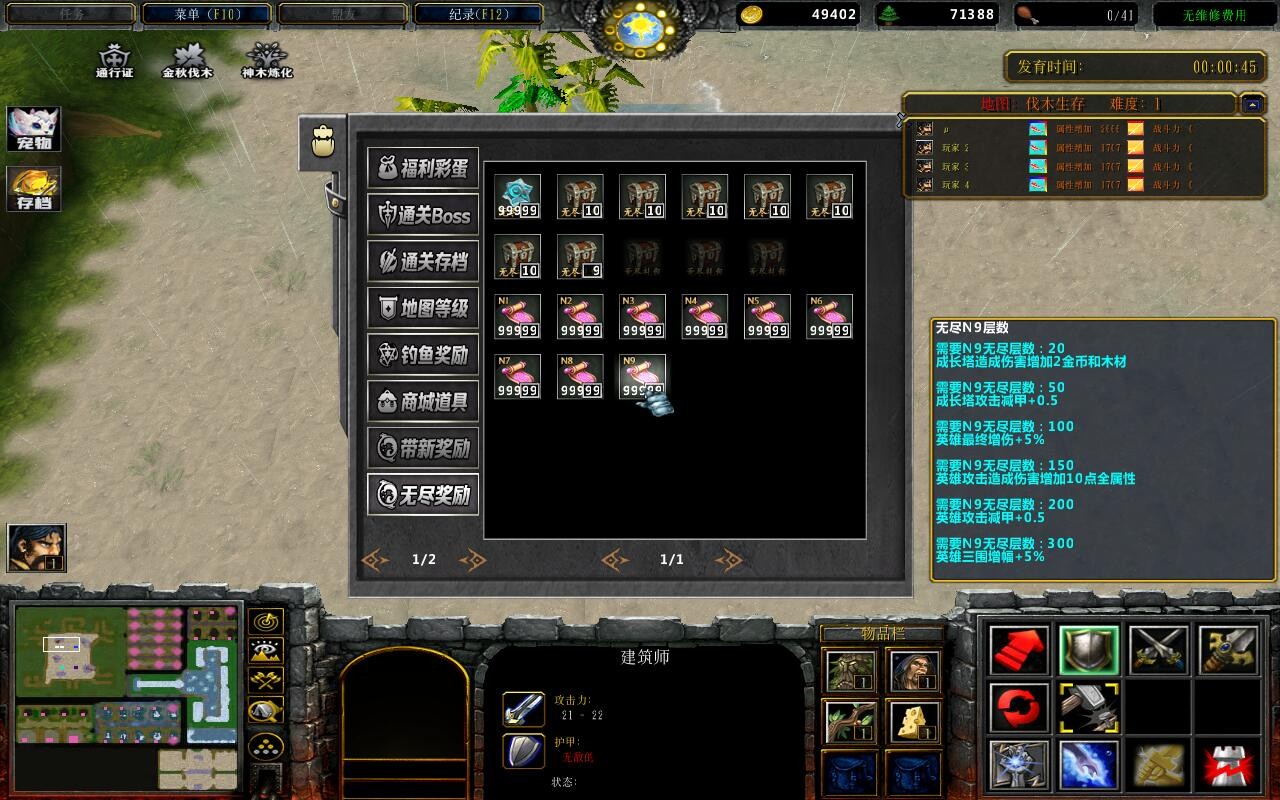Open the 存档 save icon
This screenshot has width=1280, height=800.
point(34,189)
